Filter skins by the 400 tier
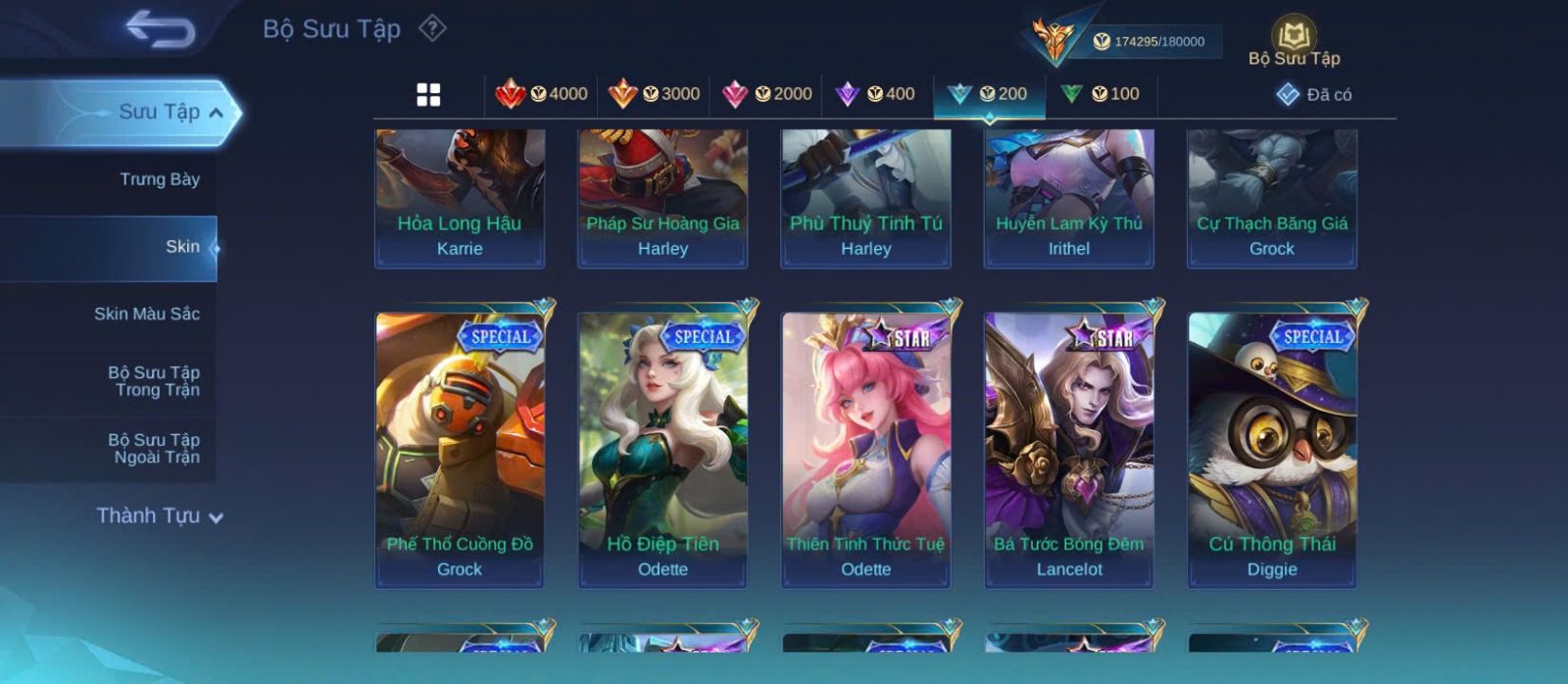The width and height of the screenshot is (1568, 684). [875, 94]
